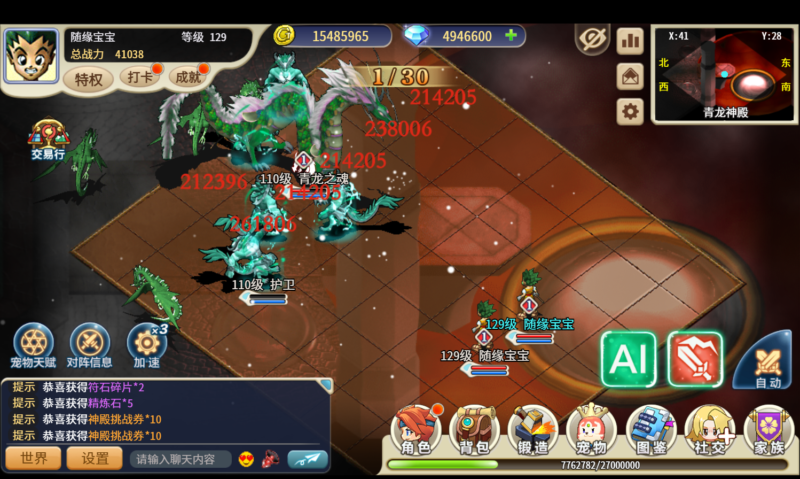
Task: Open the 交易行 trading house icon
Action: click(x=47, y=141)
